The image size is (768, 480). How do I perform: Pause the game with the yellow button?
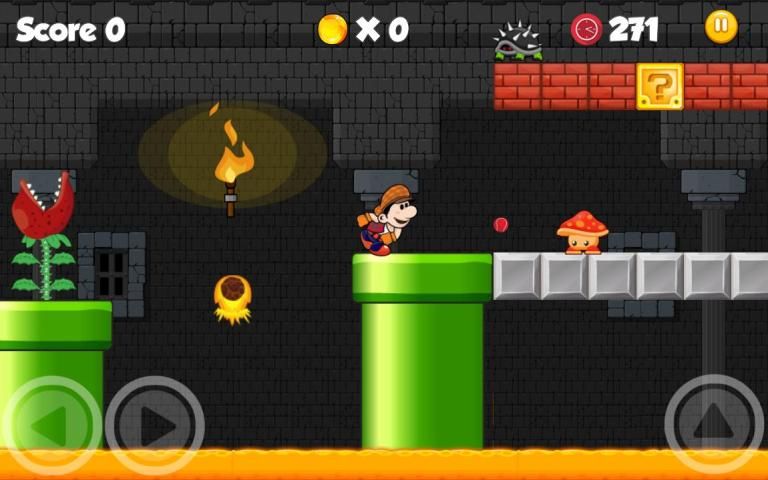pos(721,27)
